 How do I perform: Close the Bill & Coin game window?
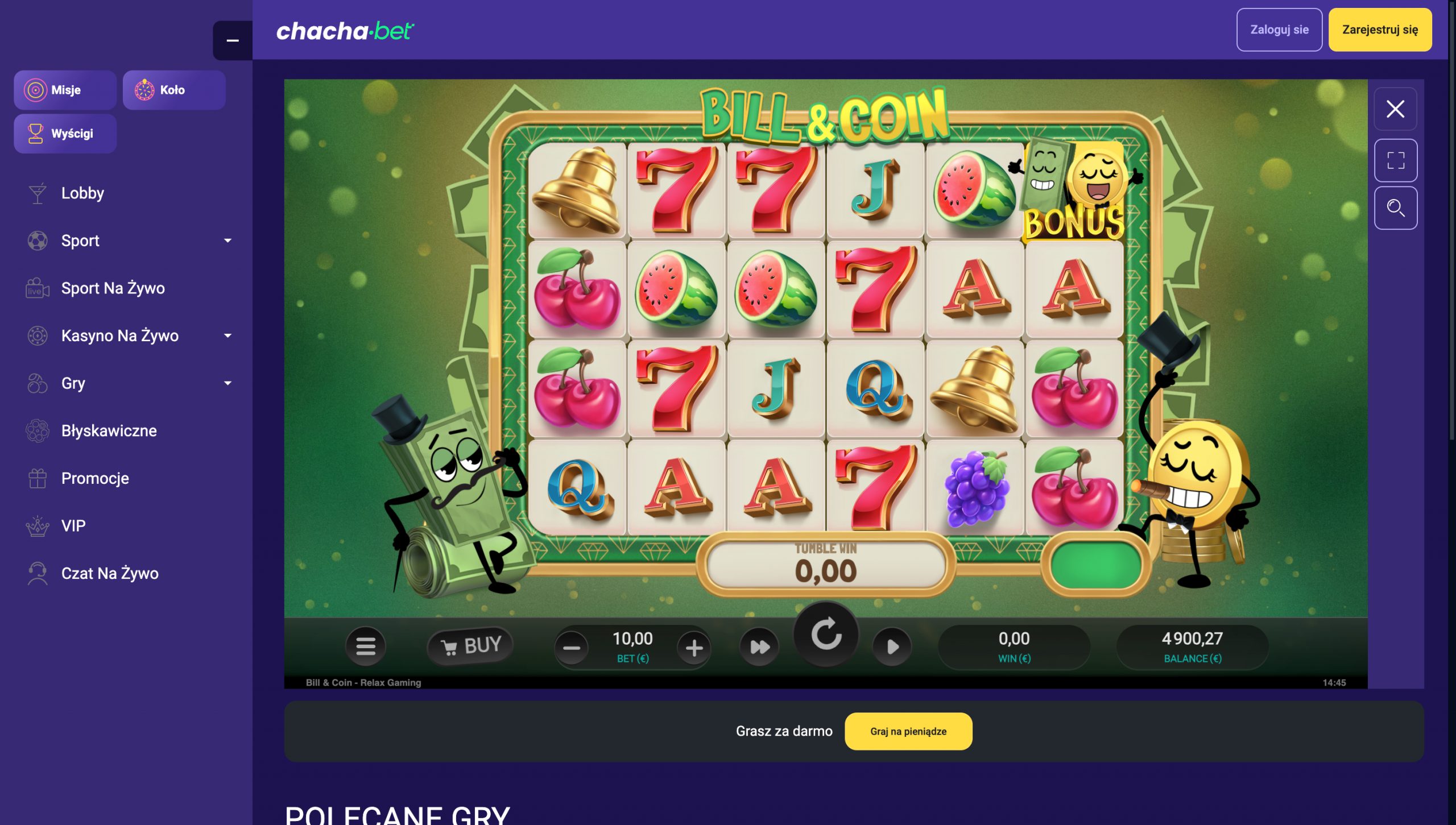(1395, 109)
